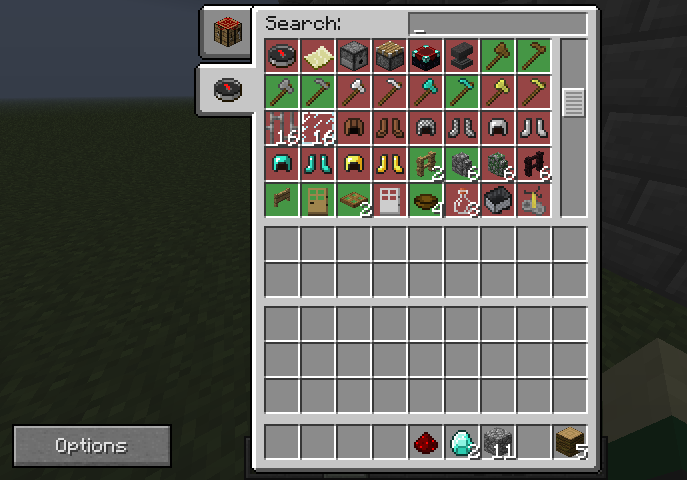Click the recipe list scrollbar handle
Image resolution: width=687 pixels, height=480 pixels.
click(573, 102)
